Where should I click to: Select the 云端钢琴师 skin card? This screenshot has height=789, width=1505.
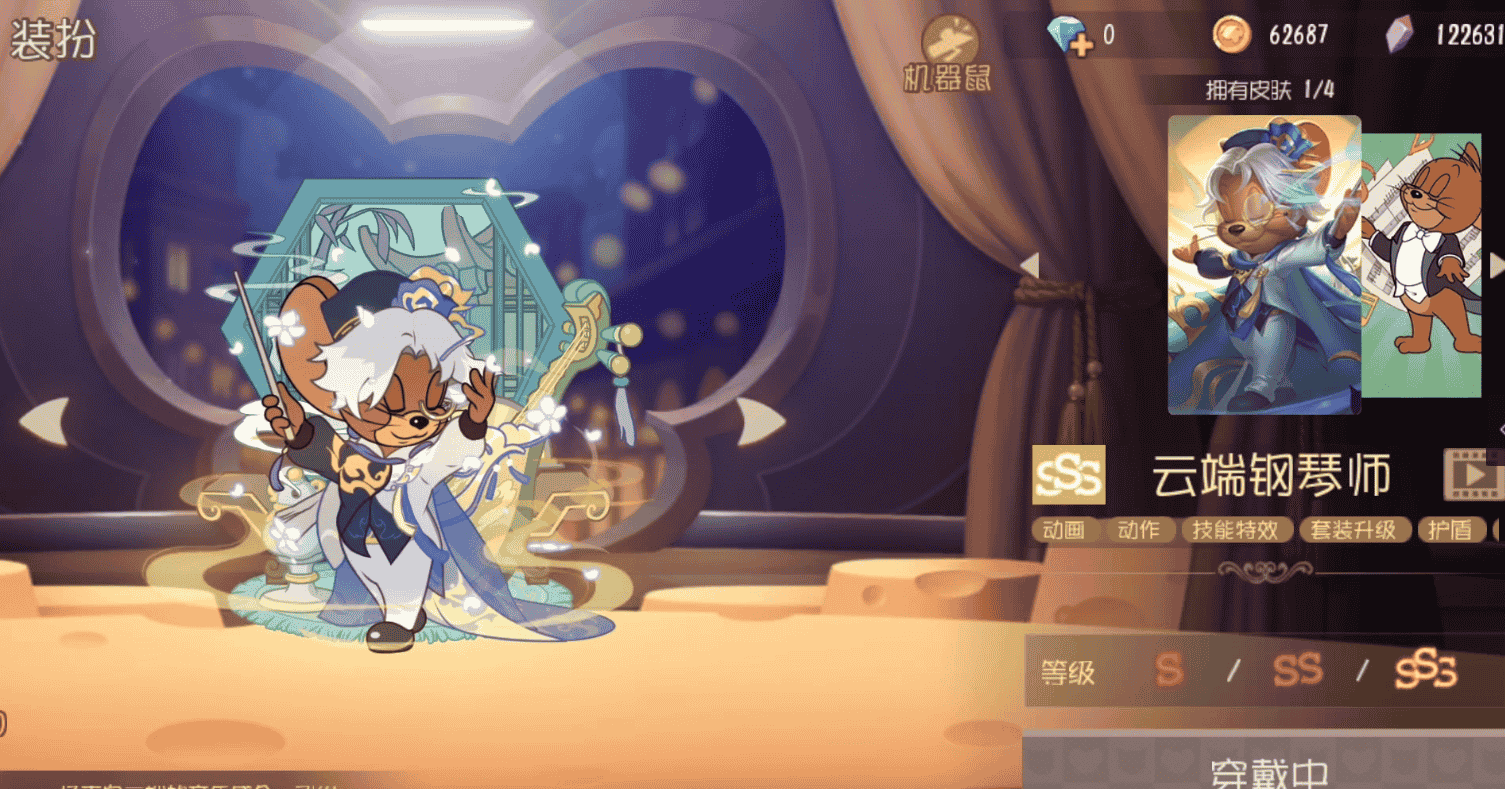click(x=1264, y=264)
